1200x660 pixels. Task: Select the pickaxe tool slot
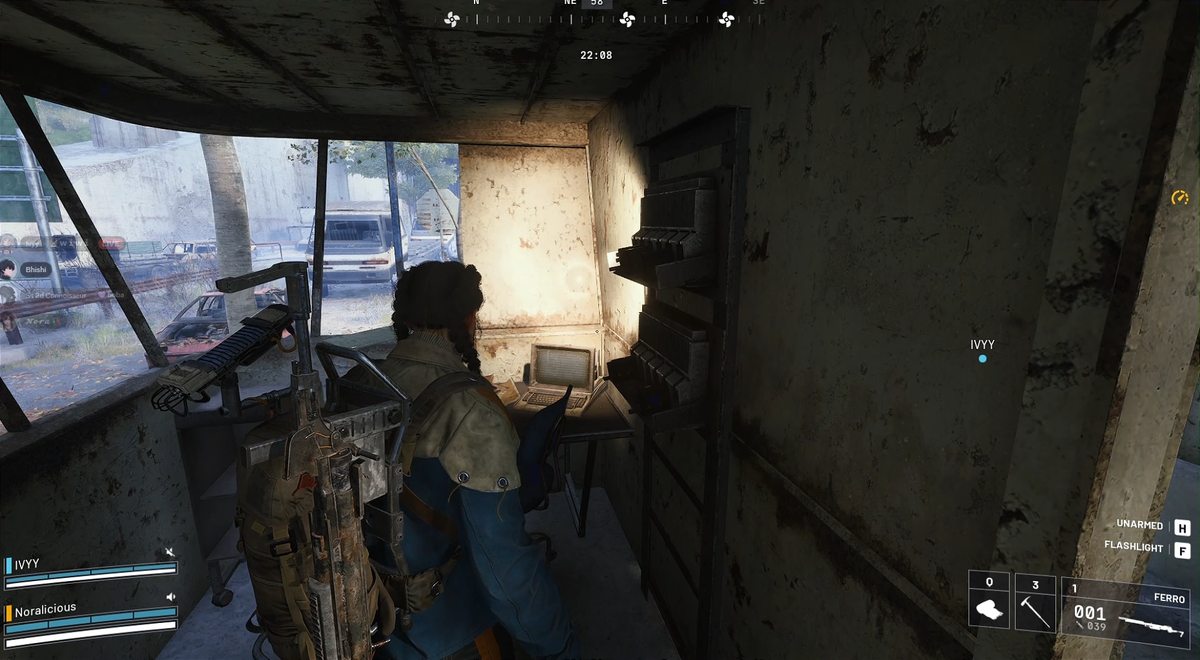1035,603
